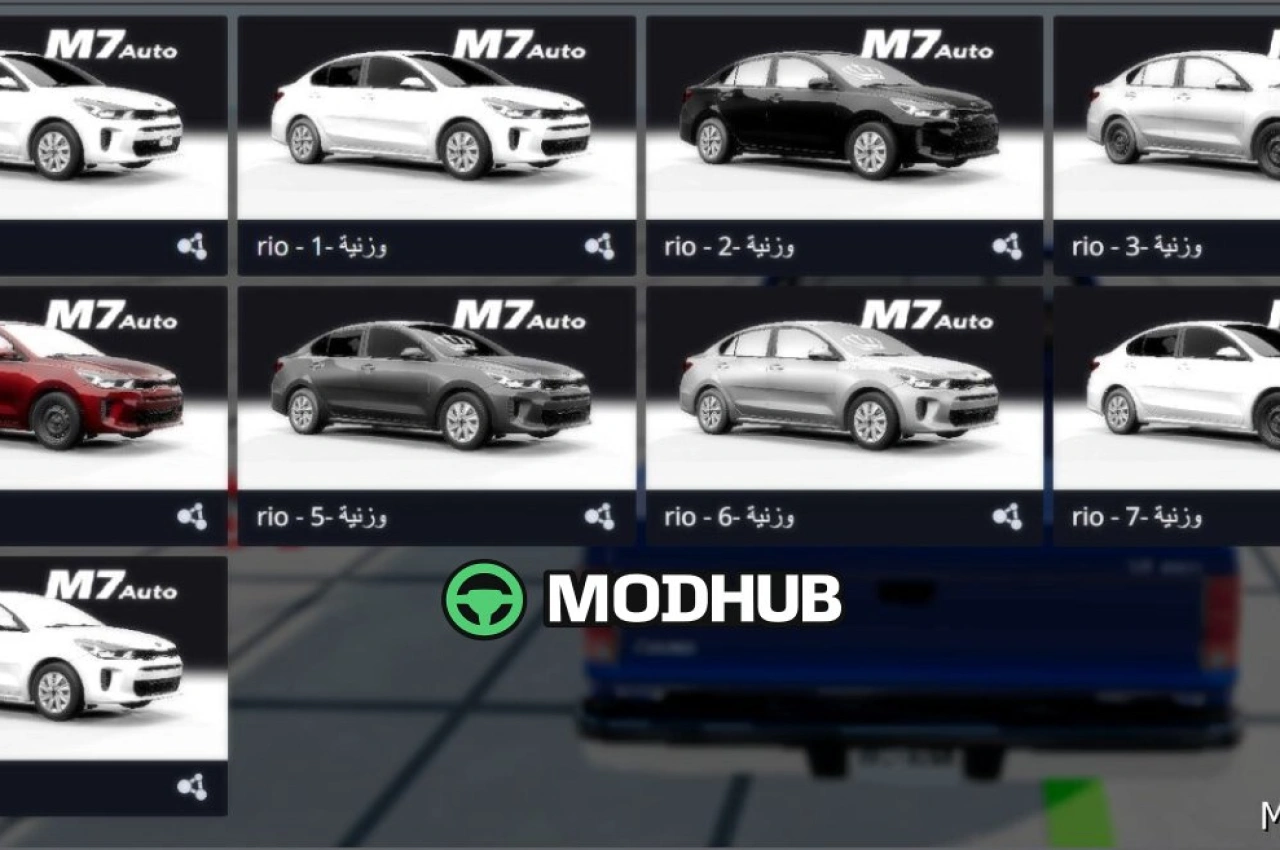The width and height of the screenshot is (1280, 850).
Task: Click the share icon on rio - 1
Action: (x=599, y=246)
